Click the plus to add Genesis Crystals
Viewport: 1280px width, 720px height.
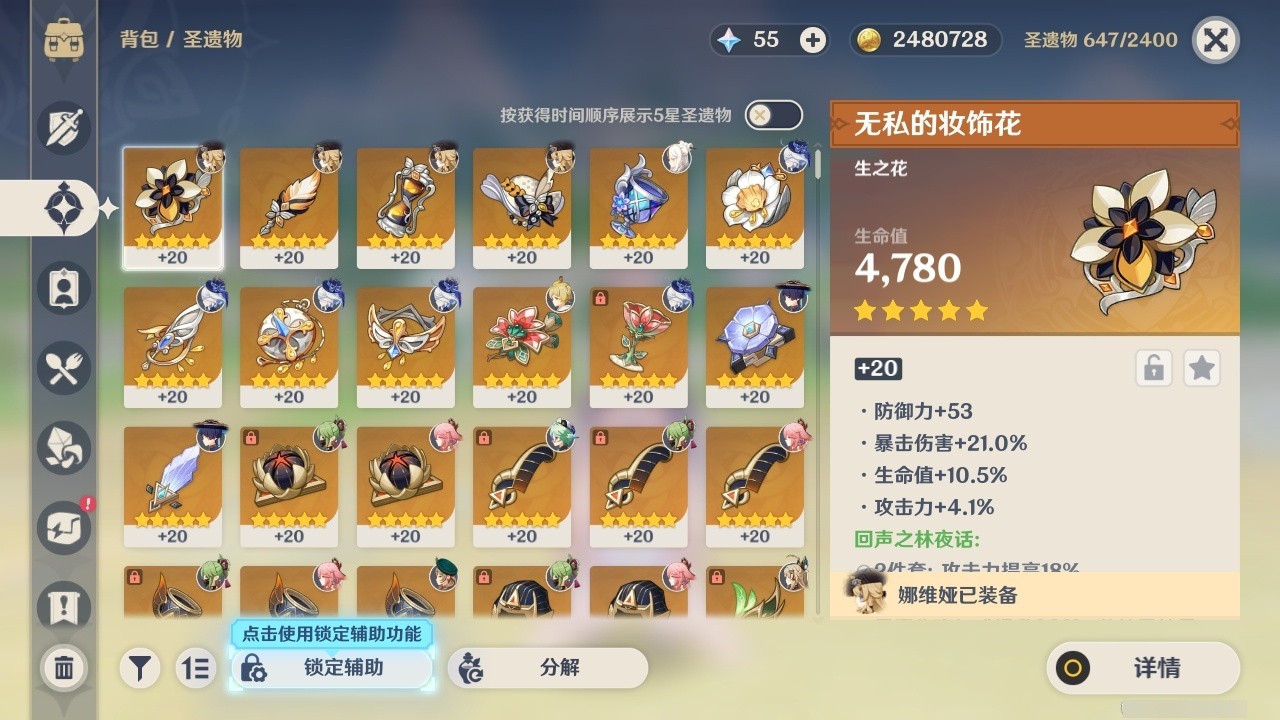tap(812, 39)
